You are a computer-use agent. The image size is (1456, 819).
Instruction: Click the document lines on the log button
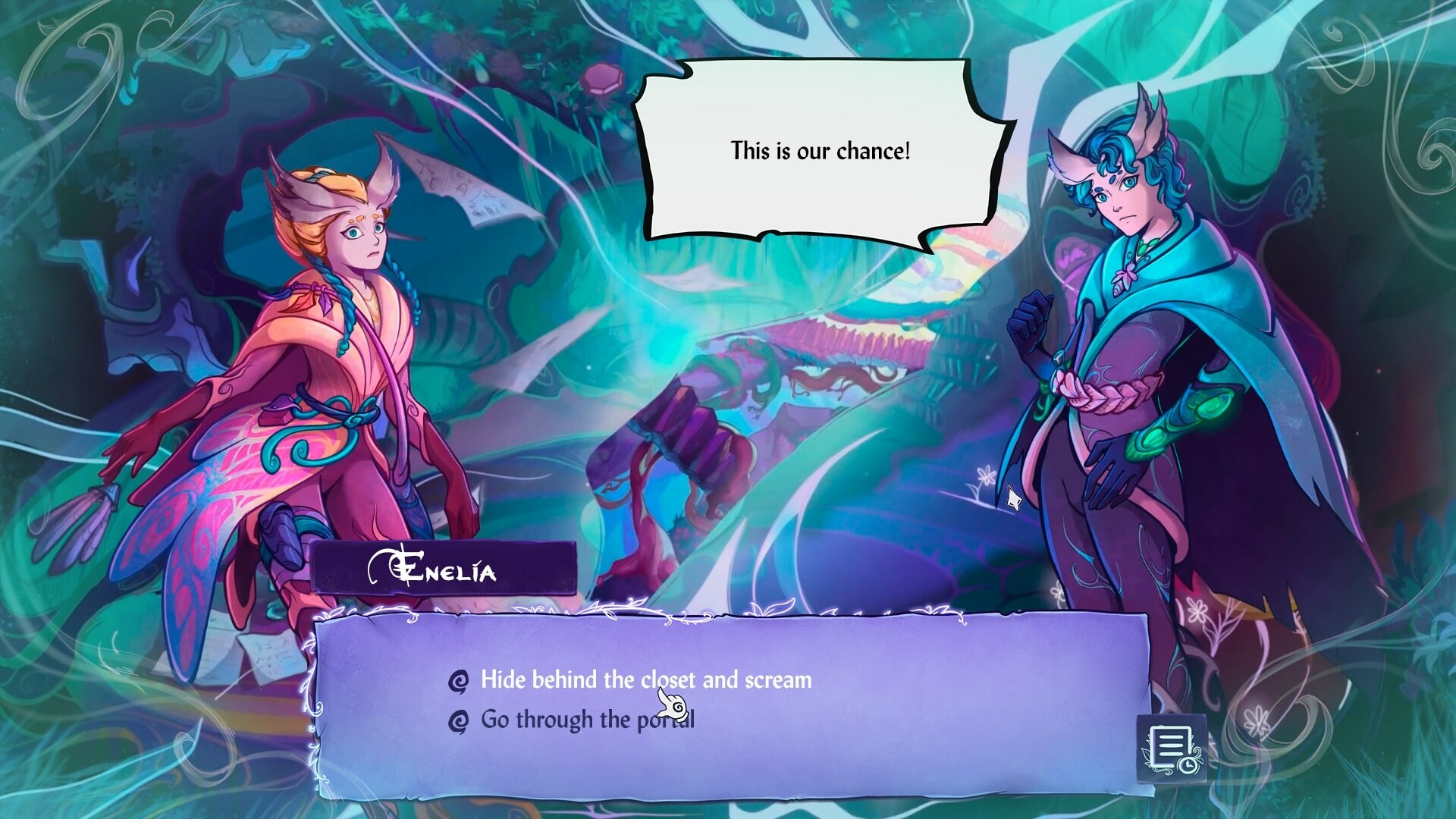point(1170,745)
